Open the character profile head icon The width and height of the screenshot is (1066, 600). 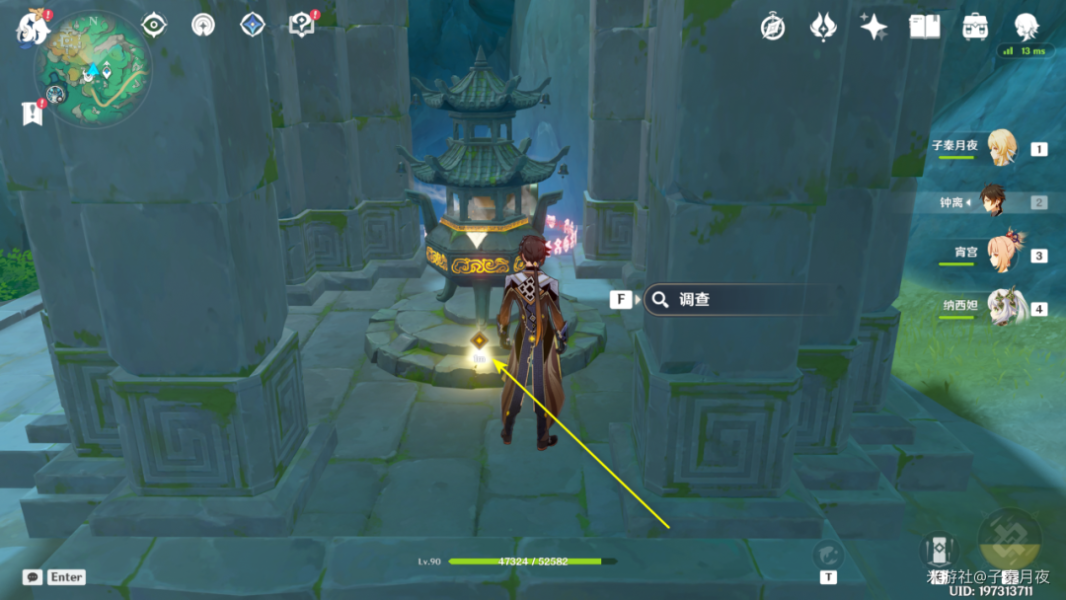coord(1026,26)
